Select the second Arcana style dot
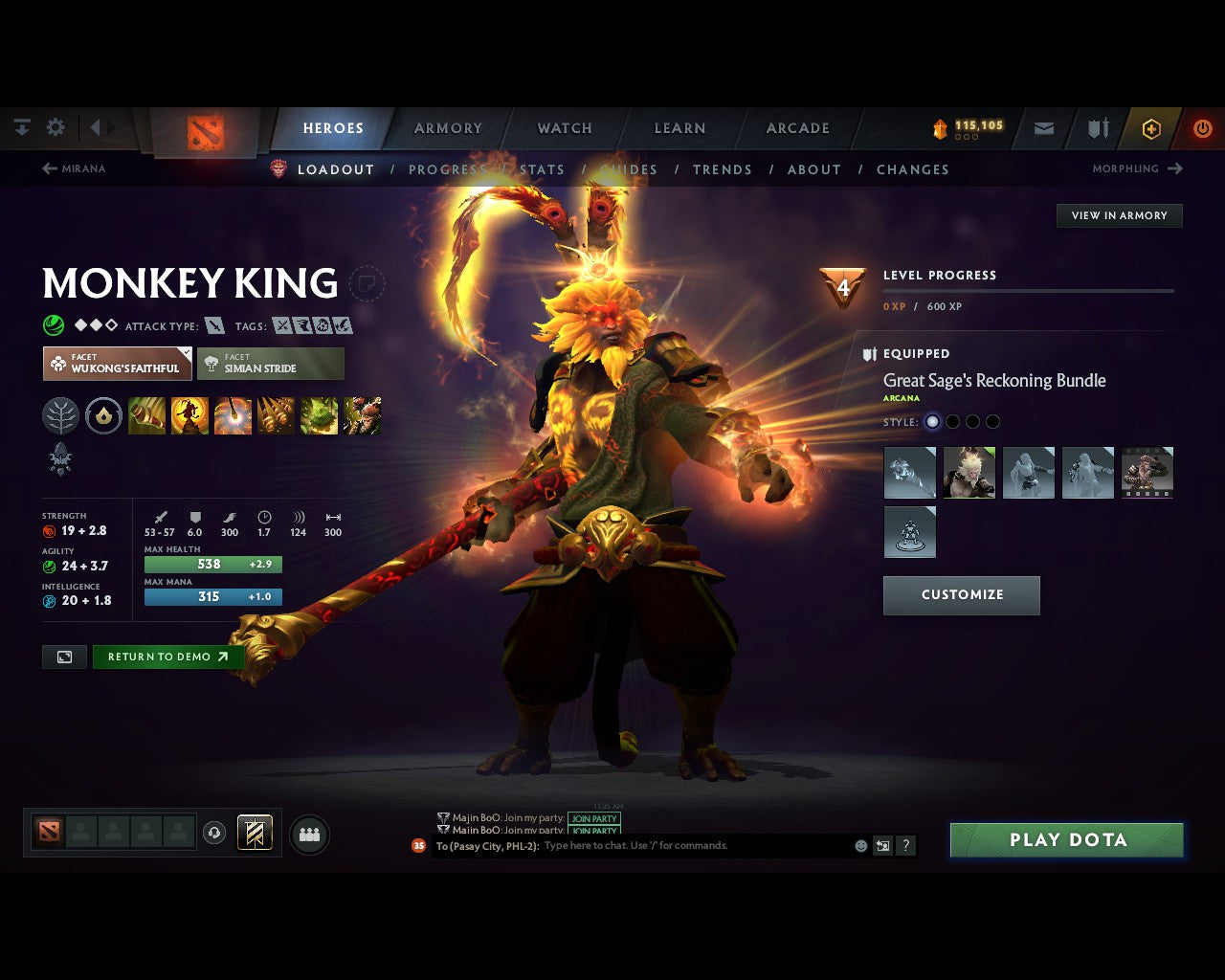The image size is (1225, 980). (x=952, y=421)
